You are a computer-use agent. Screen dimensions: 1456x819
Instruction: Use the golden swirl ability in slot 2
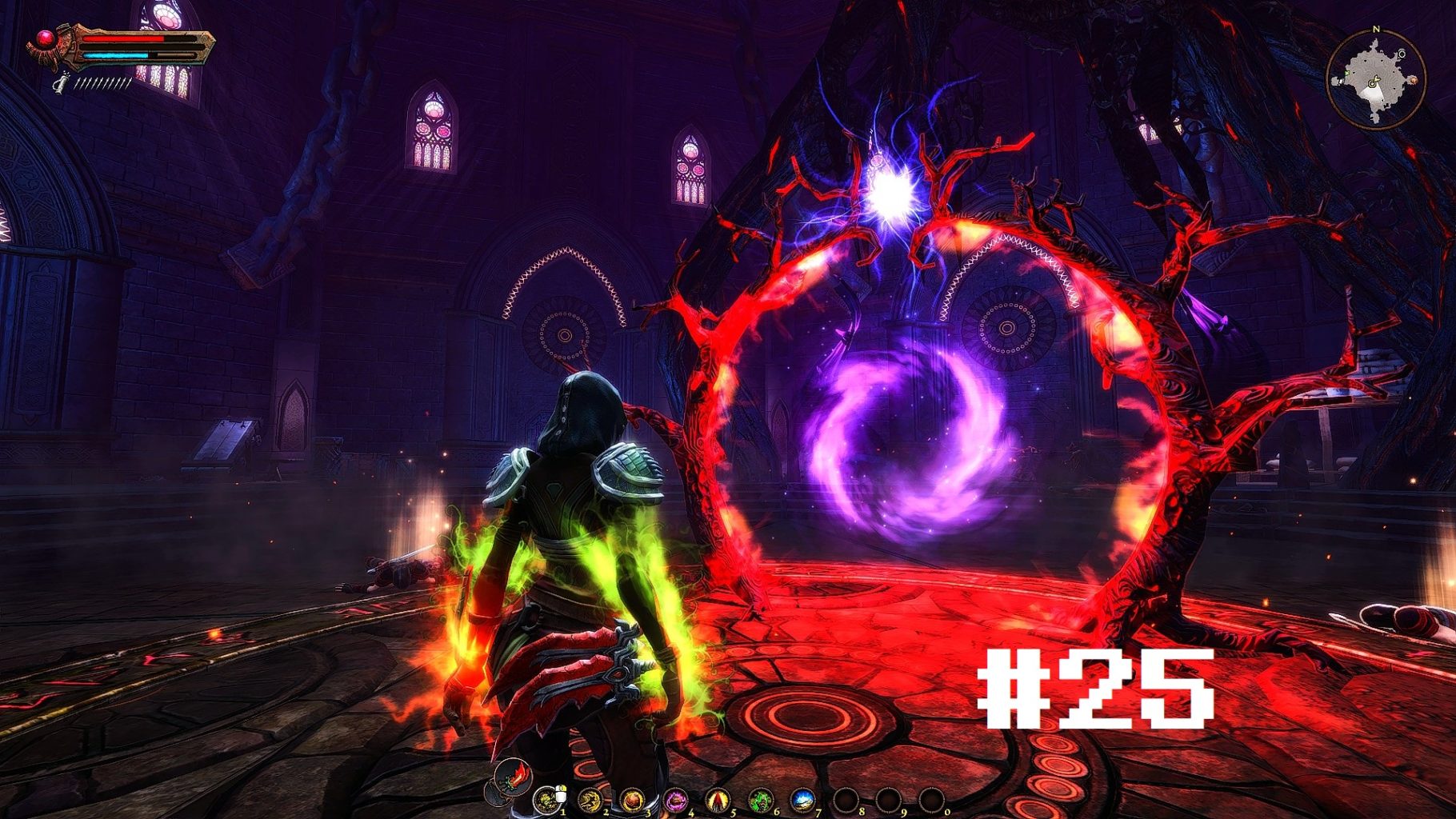click(590, 799)
